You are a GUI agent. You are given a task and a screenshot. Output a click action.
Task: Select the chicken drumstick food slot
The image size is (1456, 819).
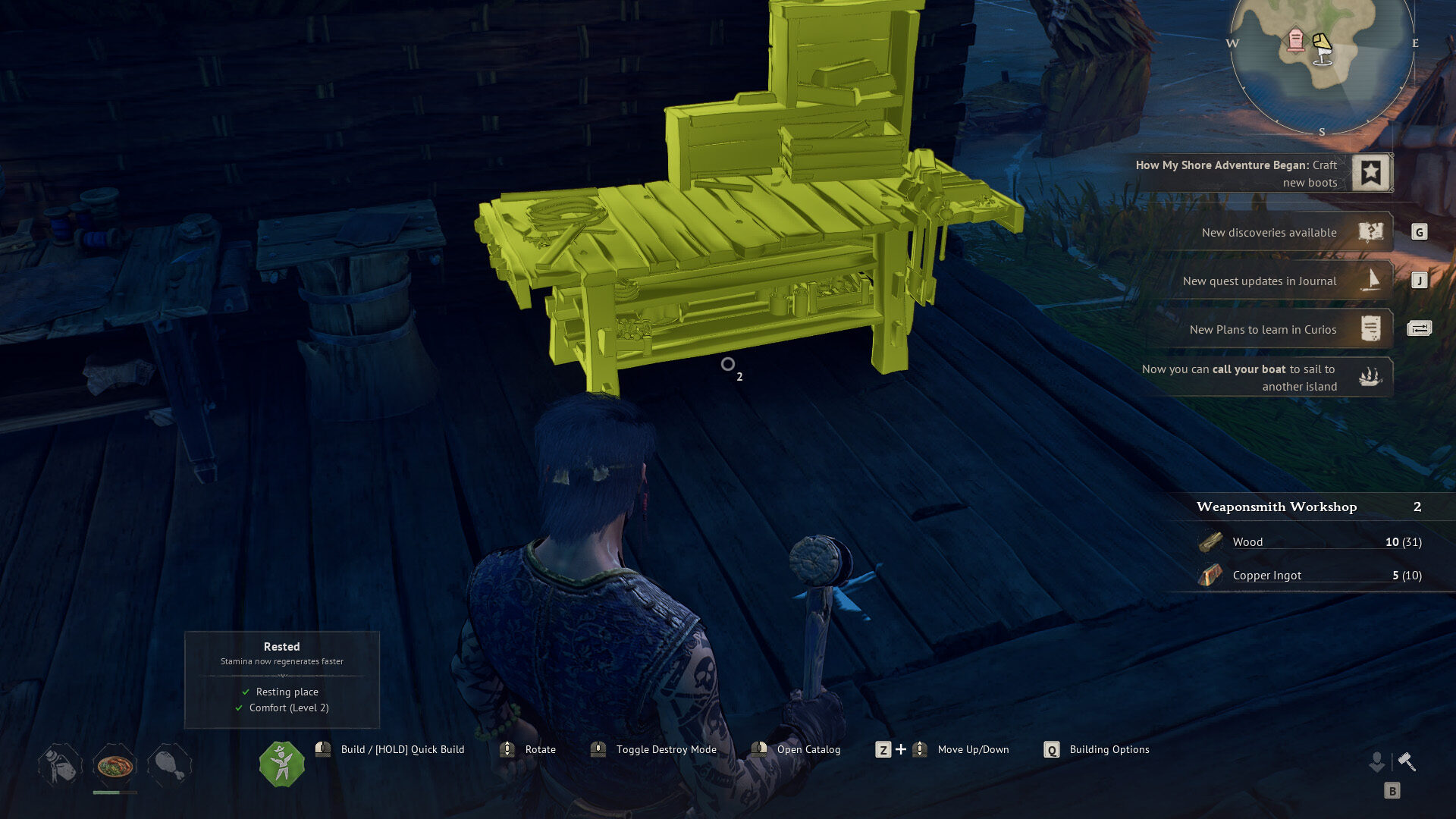pos(170,766)
